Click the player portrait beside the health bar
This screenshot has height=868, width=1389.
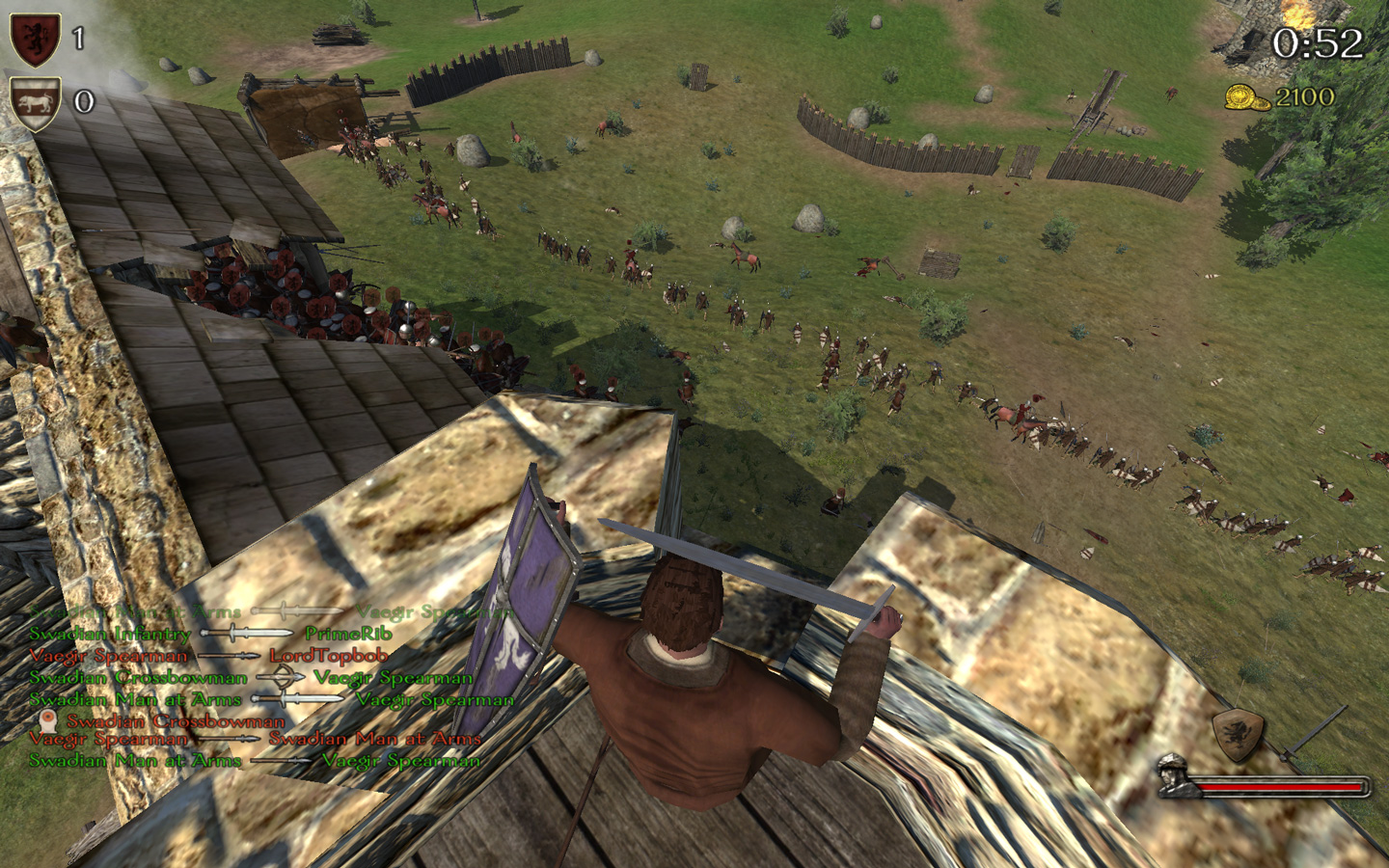[1176, 775]
